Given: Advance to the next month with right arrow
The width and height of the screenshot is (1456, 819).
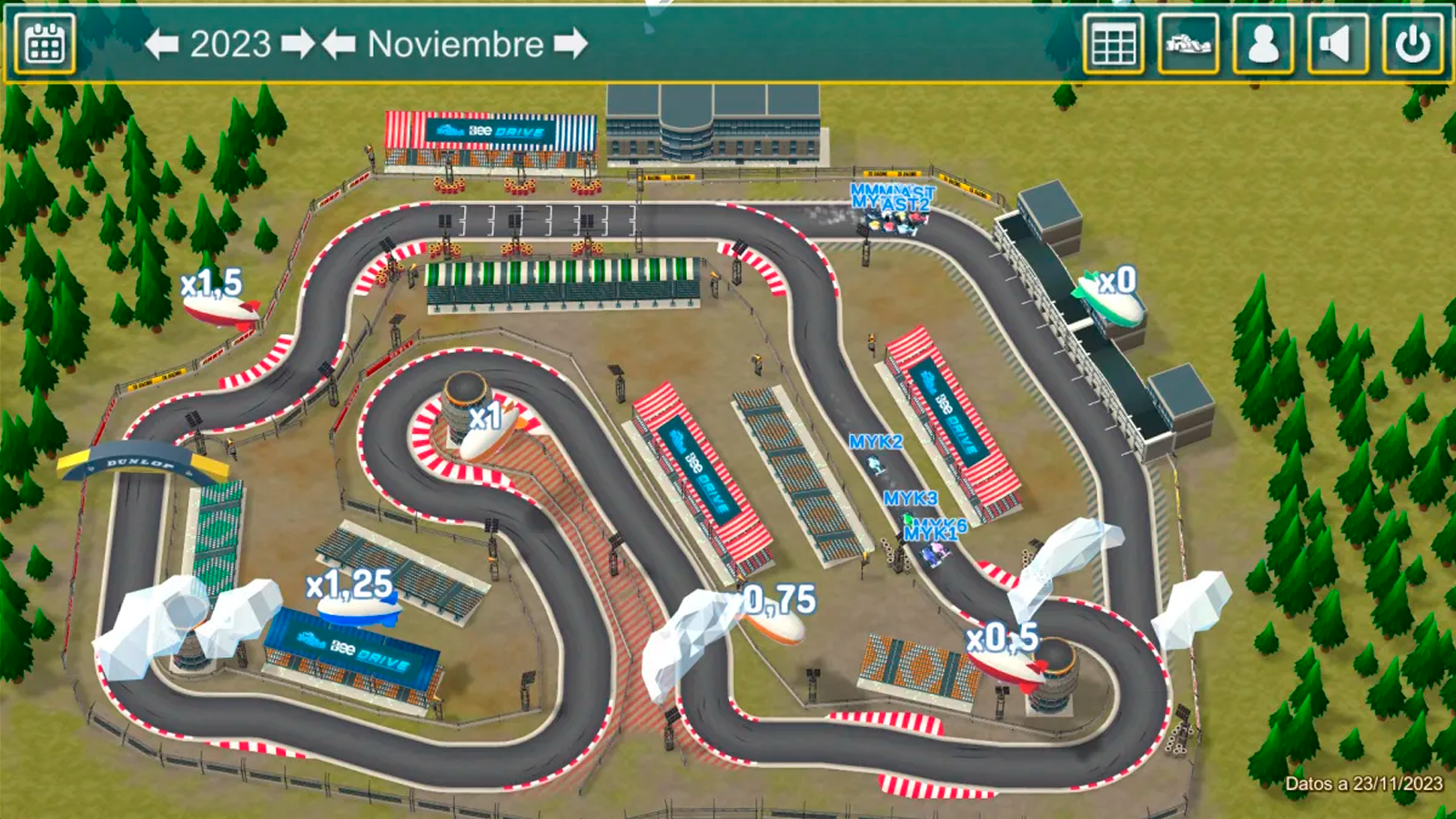Looking at the screenshot, I should pos(569,42).
